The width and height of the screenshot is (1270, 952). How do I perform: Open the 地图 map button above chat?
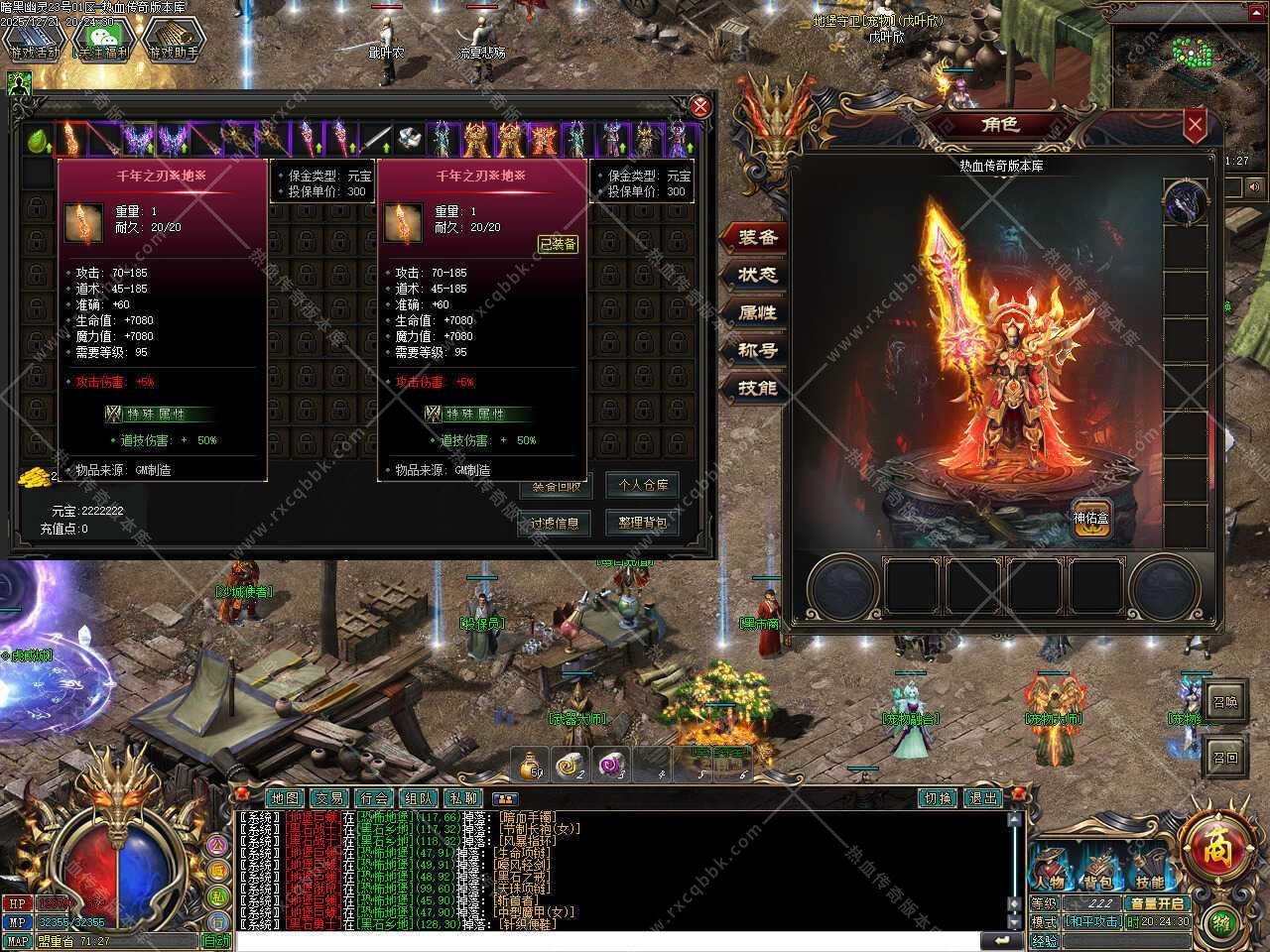coord(285,798)
